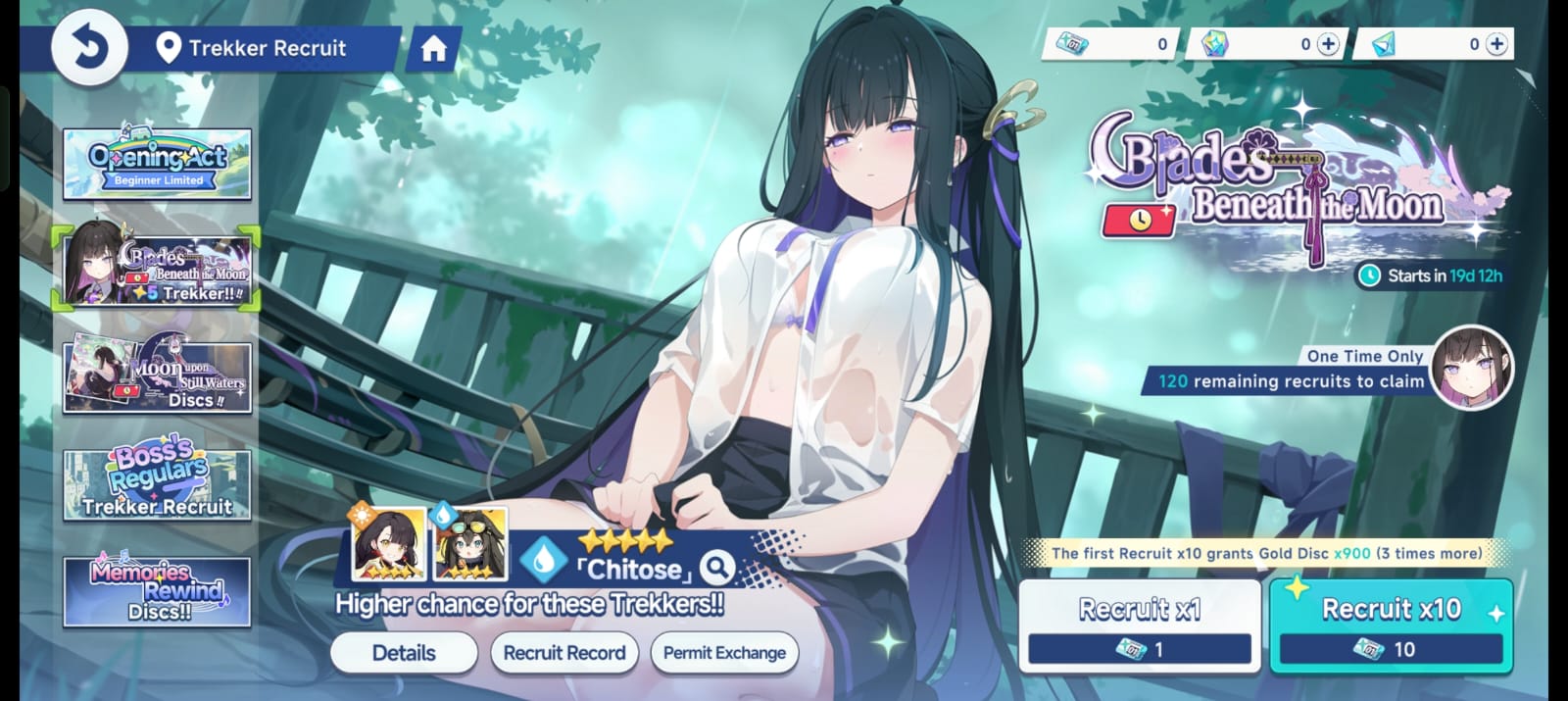Open Permit Exchange
This screenshot has height=701, width=1568.
(x=724, y=653)
